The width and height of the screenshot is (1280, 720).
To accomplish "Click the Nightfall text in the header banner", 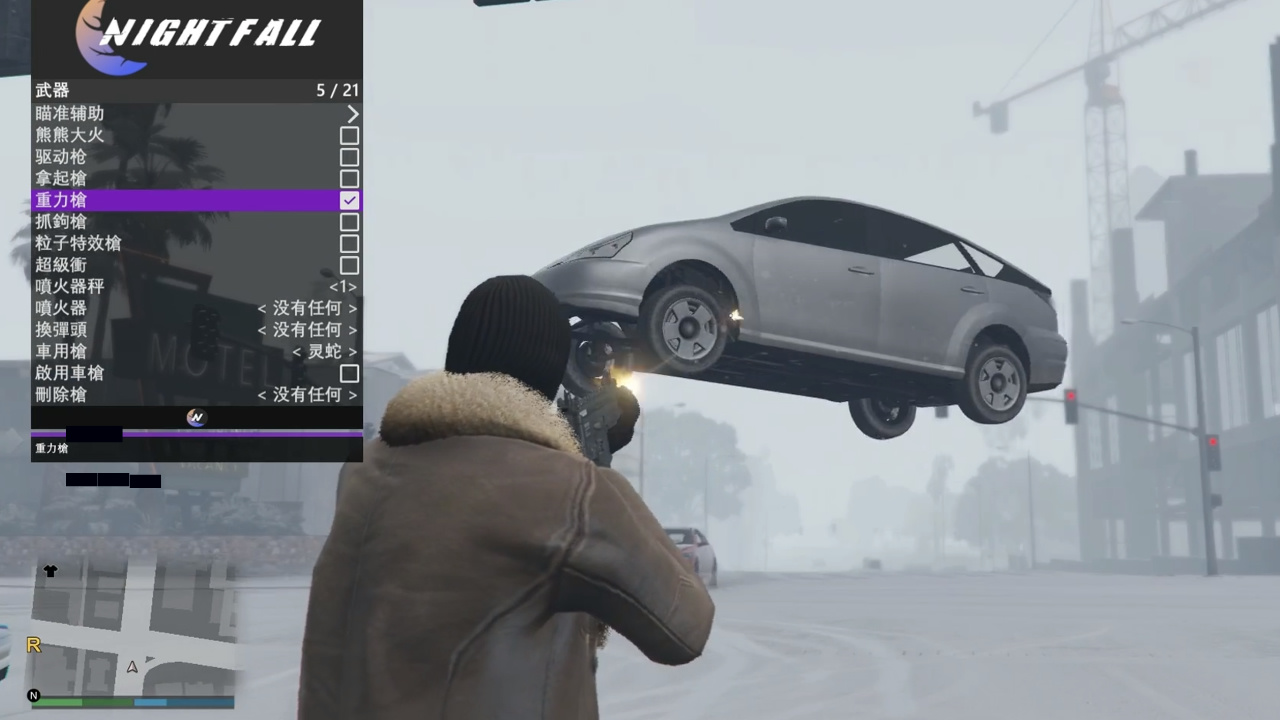I will (214, 33).
